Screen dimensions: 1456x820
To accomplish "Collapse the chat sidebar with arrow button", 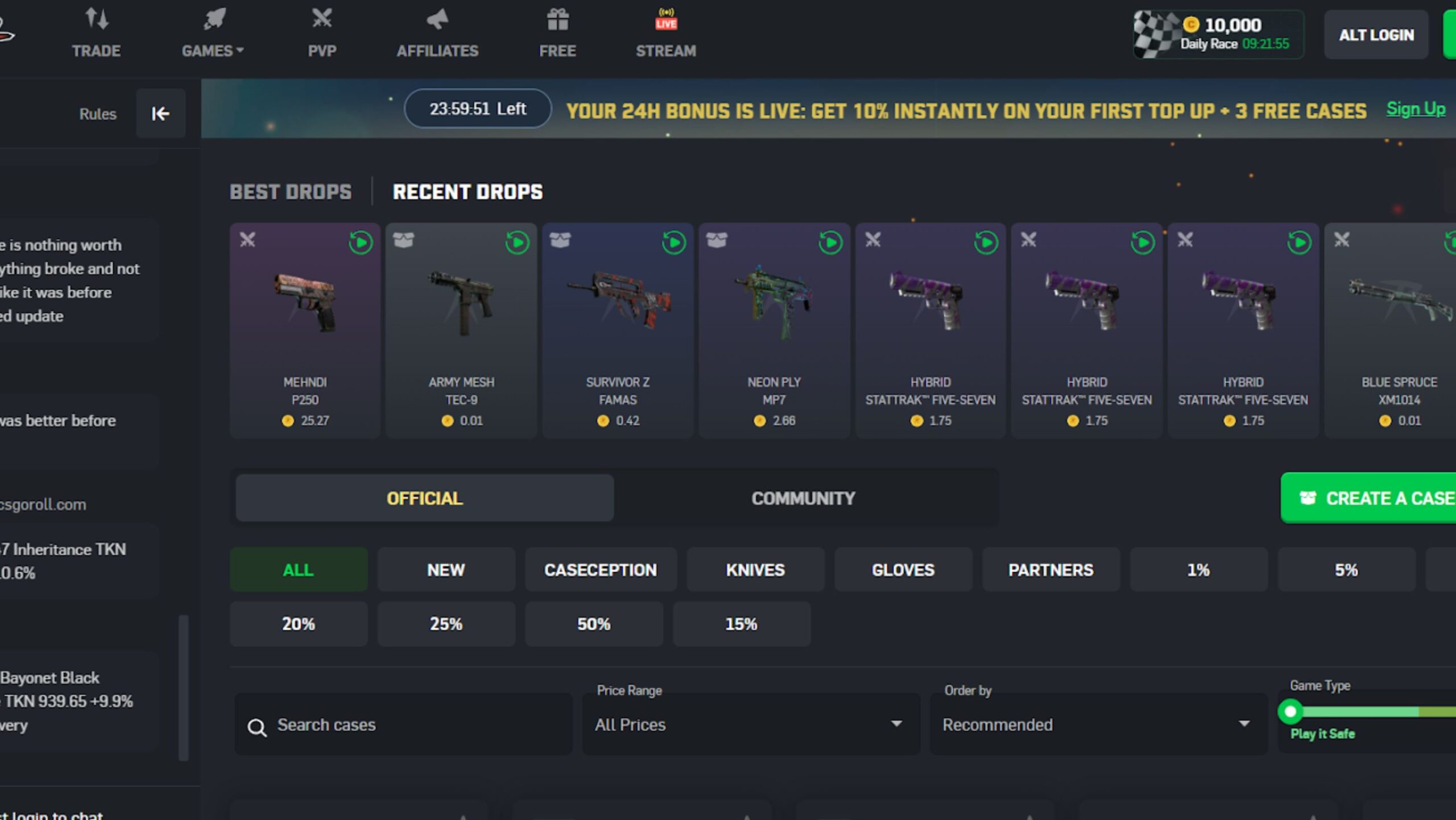I will pyautogui.click(x=160, y=114).
